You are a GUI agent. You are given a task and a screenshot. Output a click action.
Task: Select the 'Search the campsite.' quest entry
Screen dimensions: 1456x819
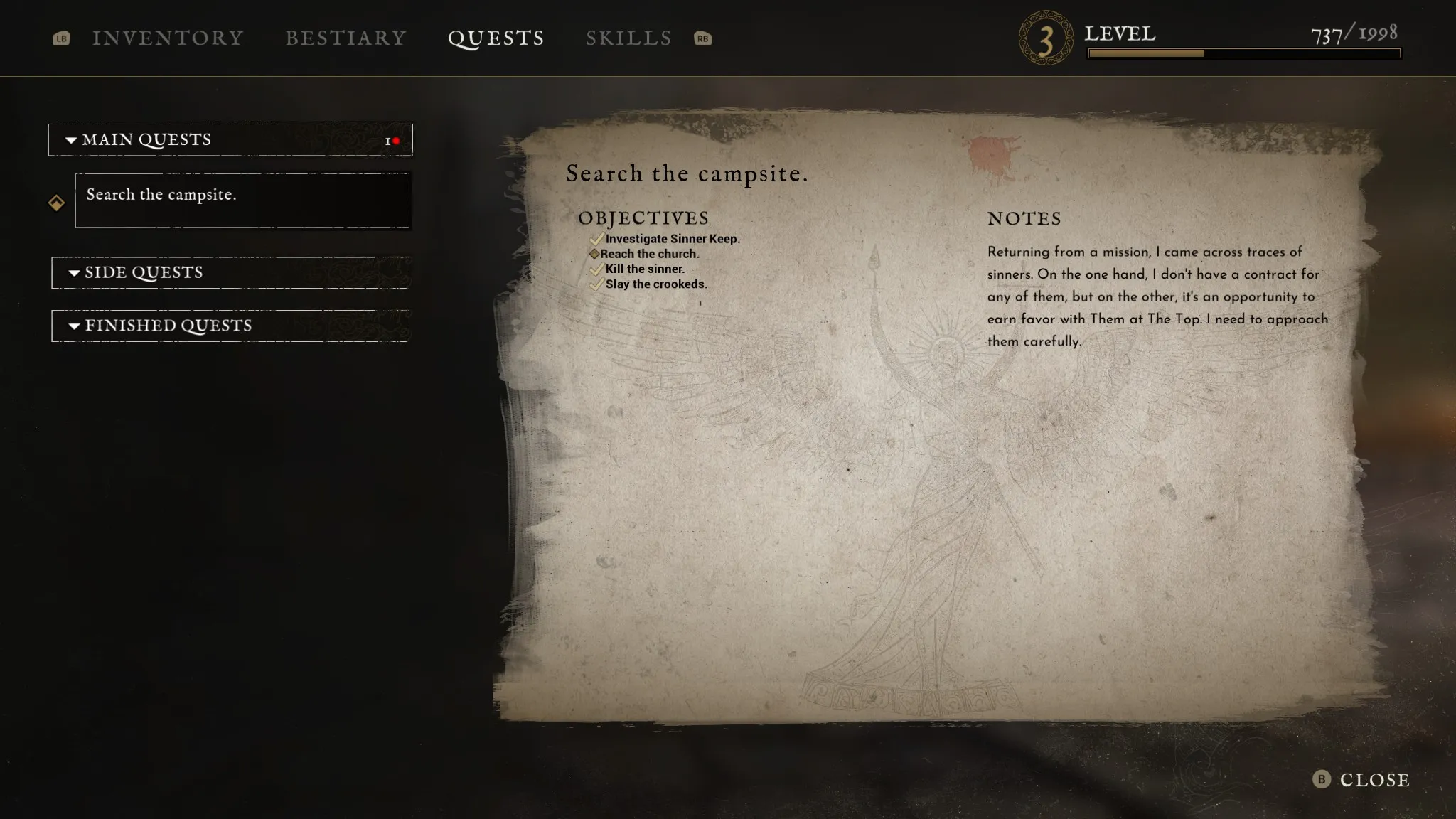242,200
